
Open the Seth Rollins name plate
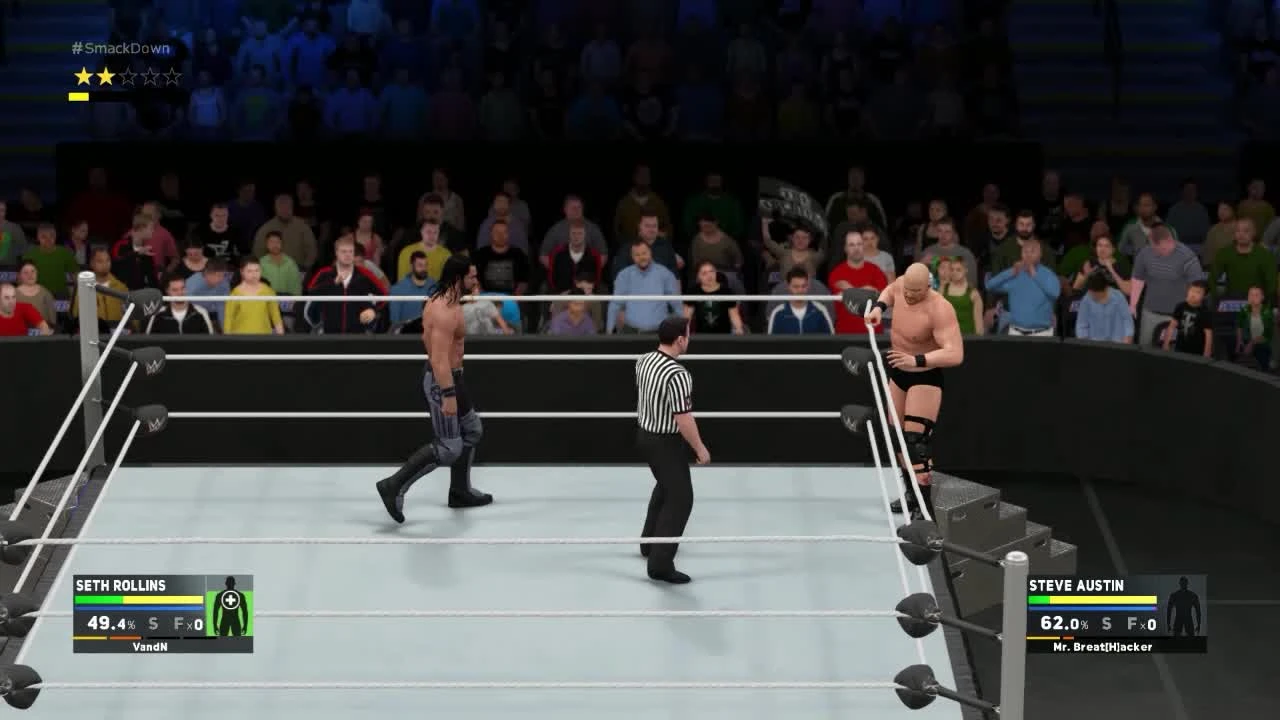coord(120,585)
